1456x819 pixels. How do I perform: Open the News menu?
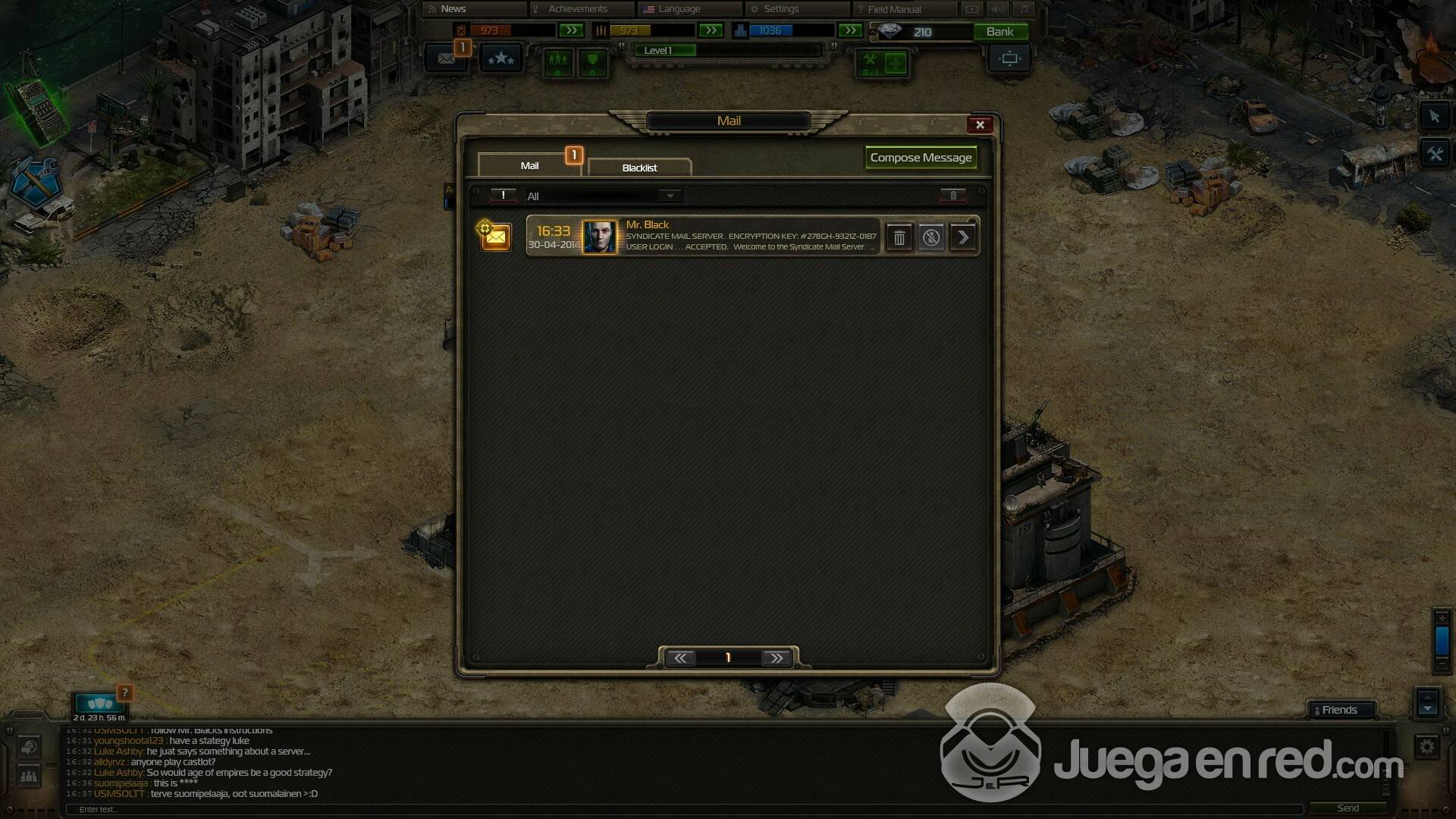(x=453, y=9)
